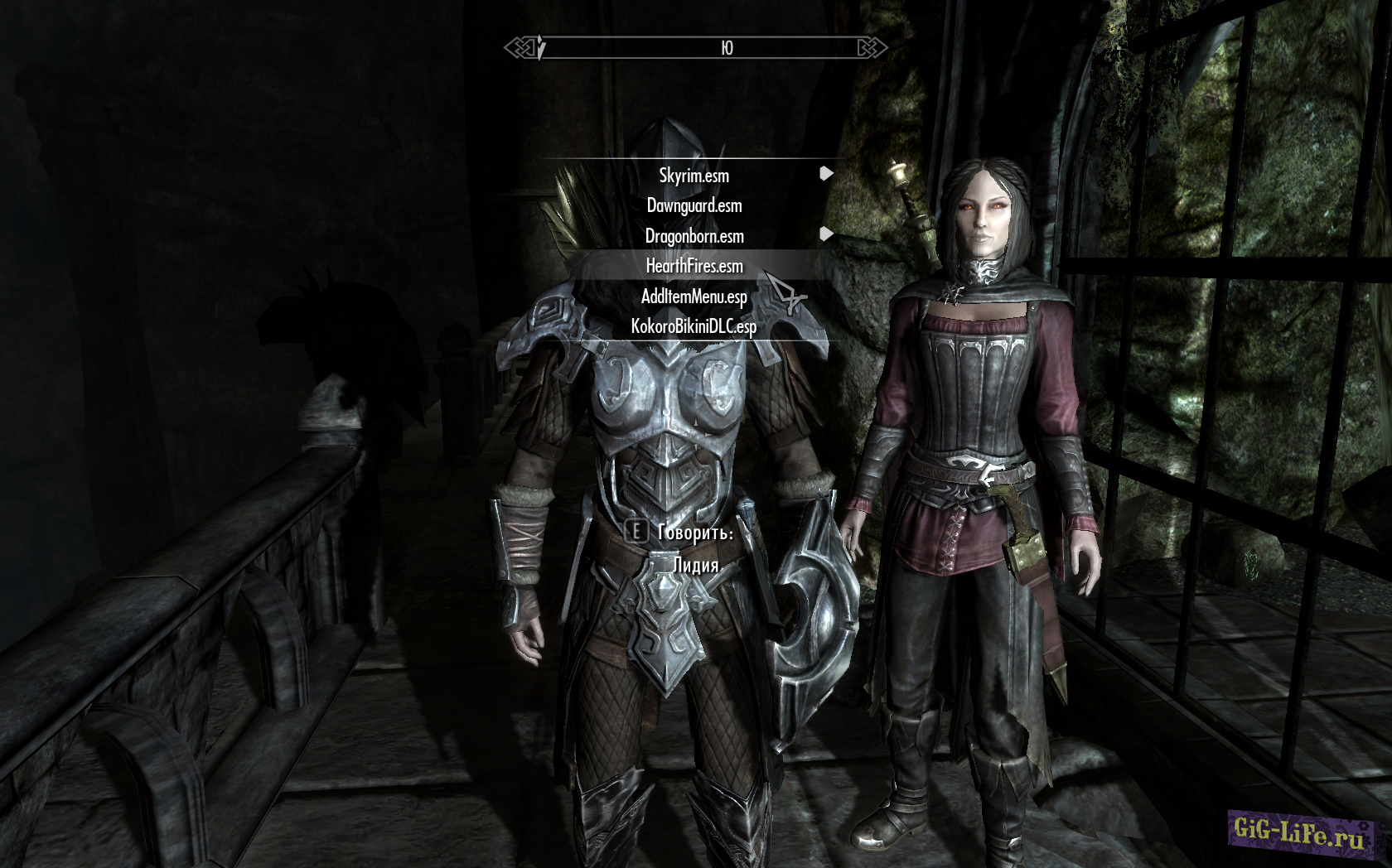The width and height of the screenshot is (1392, 868).
Task: Choose KokoroBikiniDLC.esp from the list
Action: click(694, 326)
